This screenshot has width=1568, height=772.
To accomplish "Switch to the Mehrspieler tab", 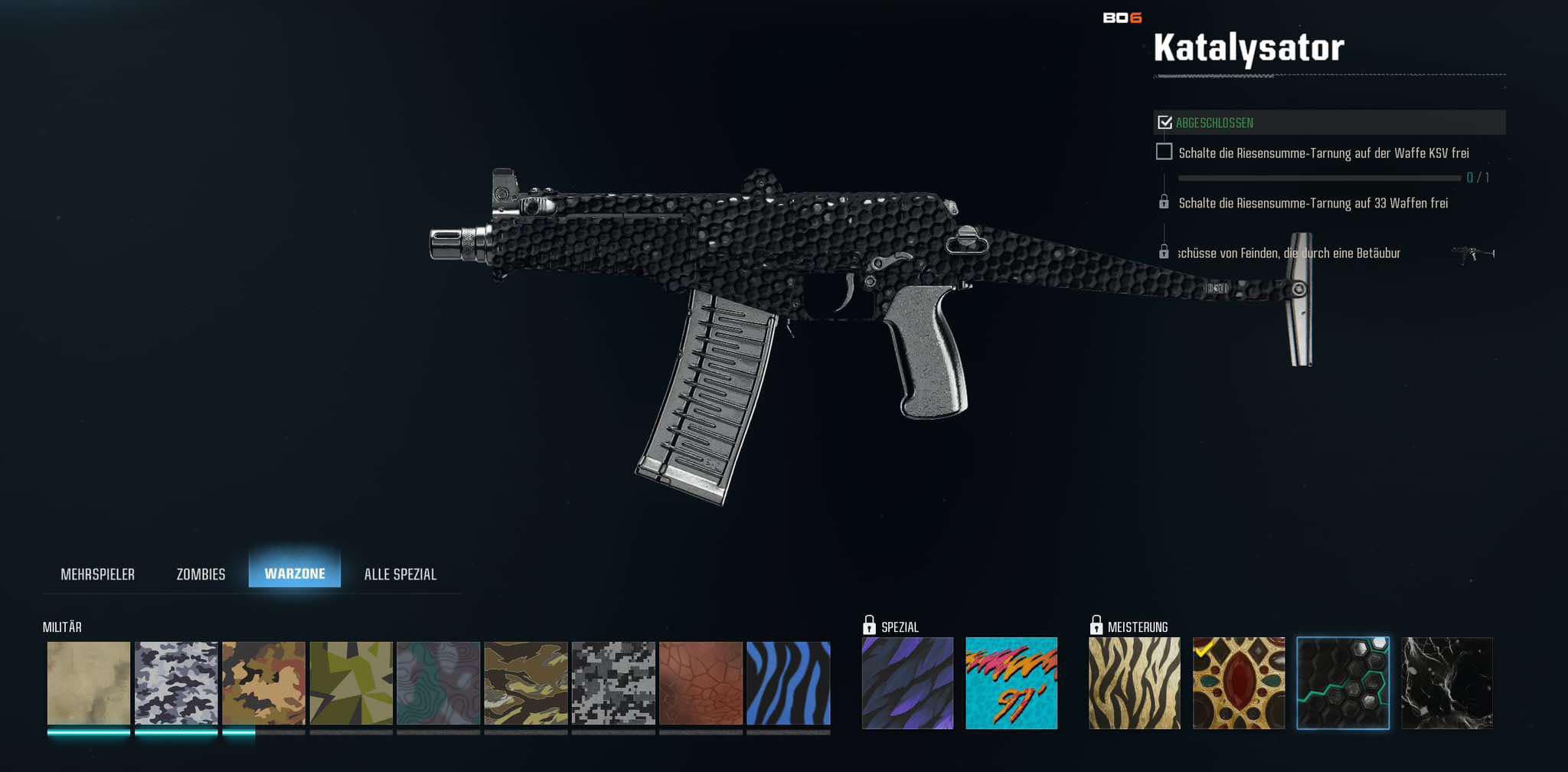I will pyautogui.click(x=97, y=574).
